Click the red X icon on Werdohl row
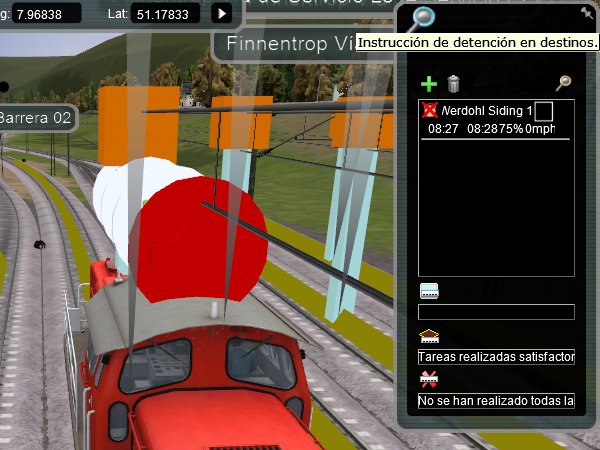 pyautogui.click(x=430, y=110)
